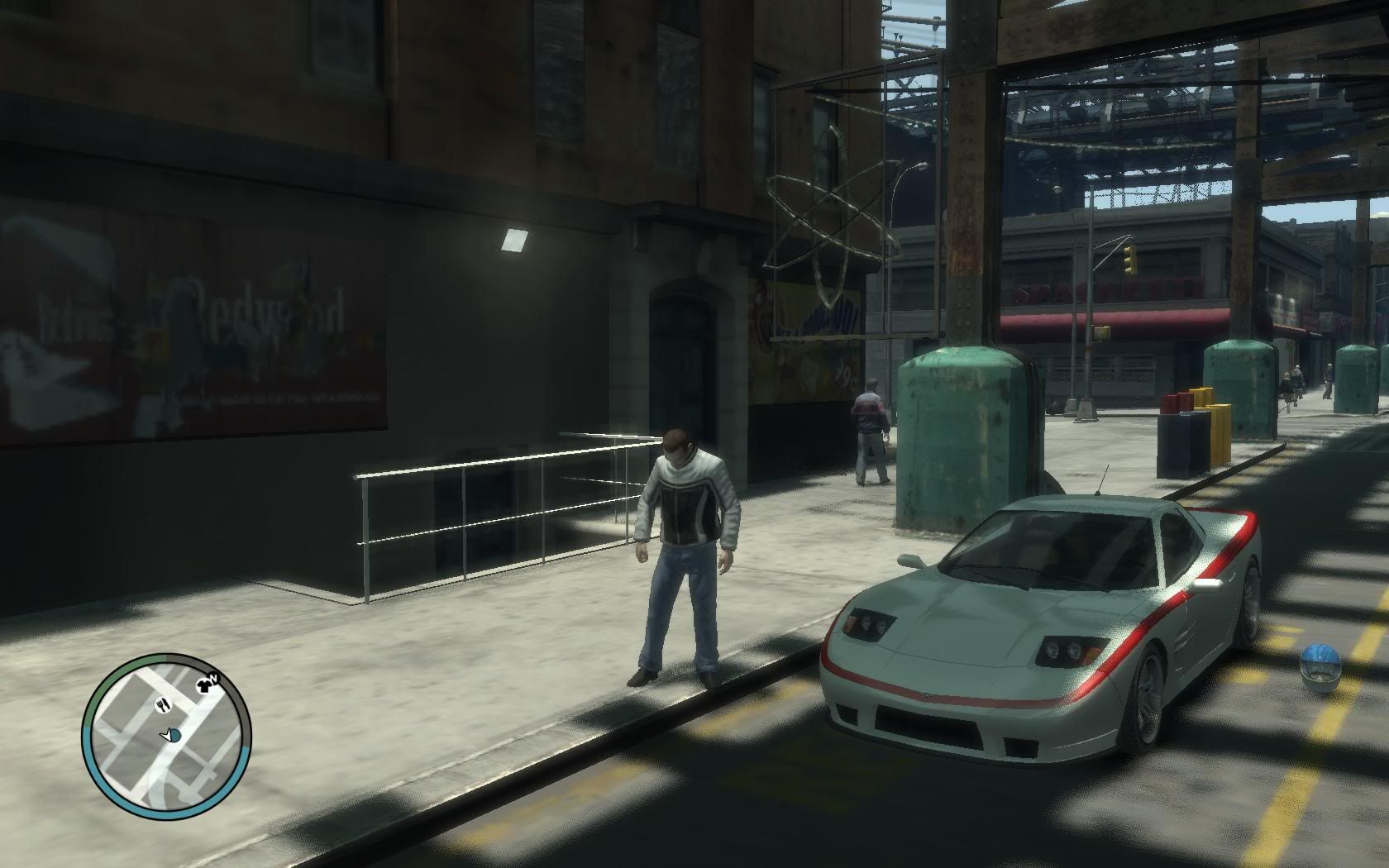Click the player arrow on the minimap
Viewport: 1389px width, 868px height.
coord(169,734)
